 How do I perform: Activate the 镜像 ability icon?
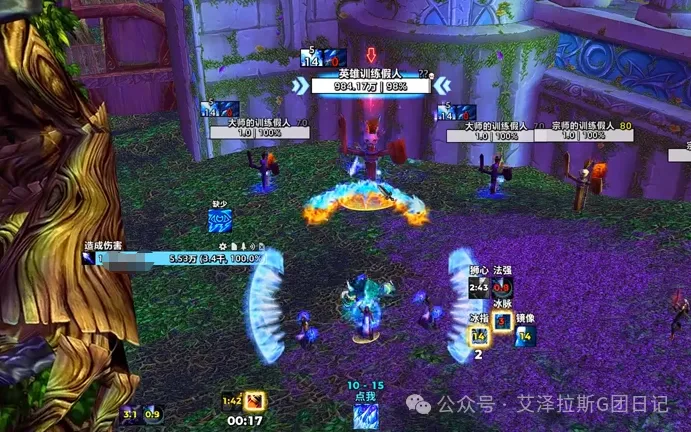click(525, 336)
